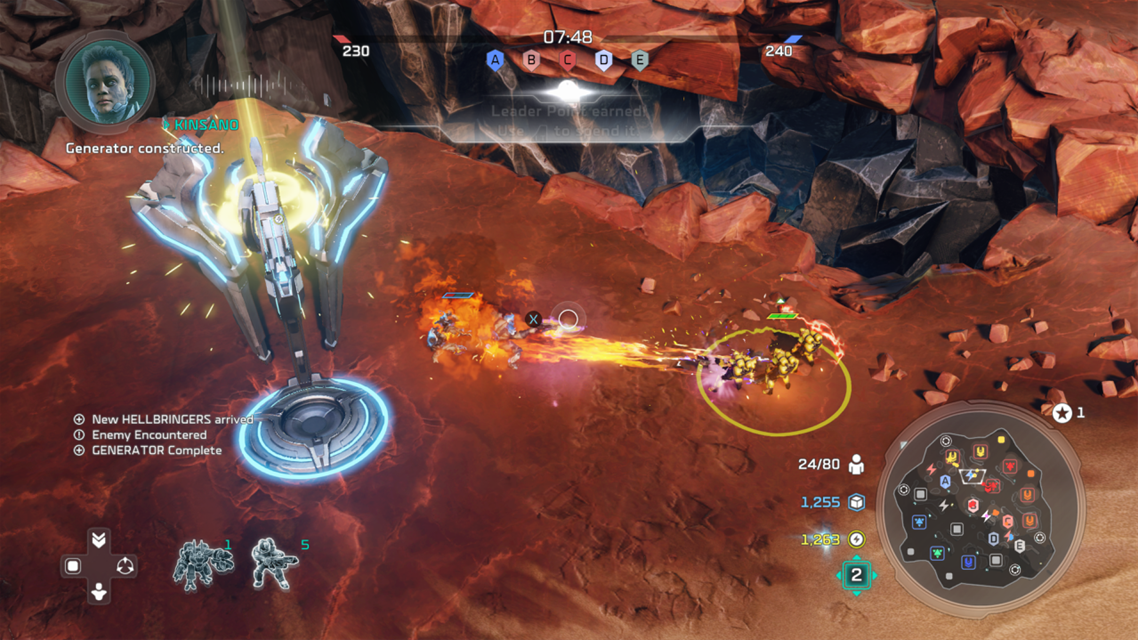This screenshot has height=640, width=1138.
Task: Select control point D indicator at top
Action: click(604, 60)
